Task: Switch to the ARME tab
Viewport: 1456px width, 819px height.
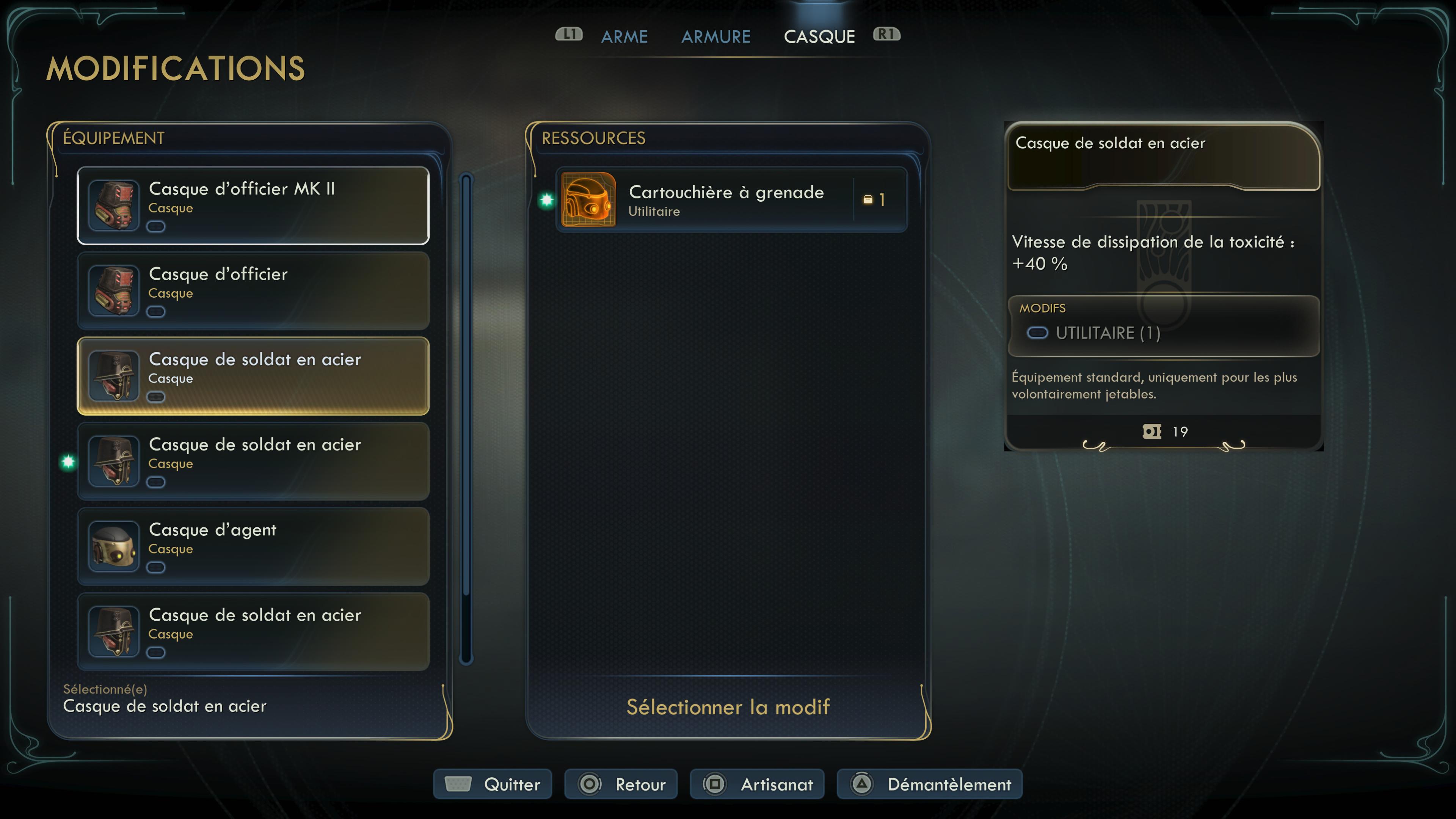Action: click(x=624, y=37)
